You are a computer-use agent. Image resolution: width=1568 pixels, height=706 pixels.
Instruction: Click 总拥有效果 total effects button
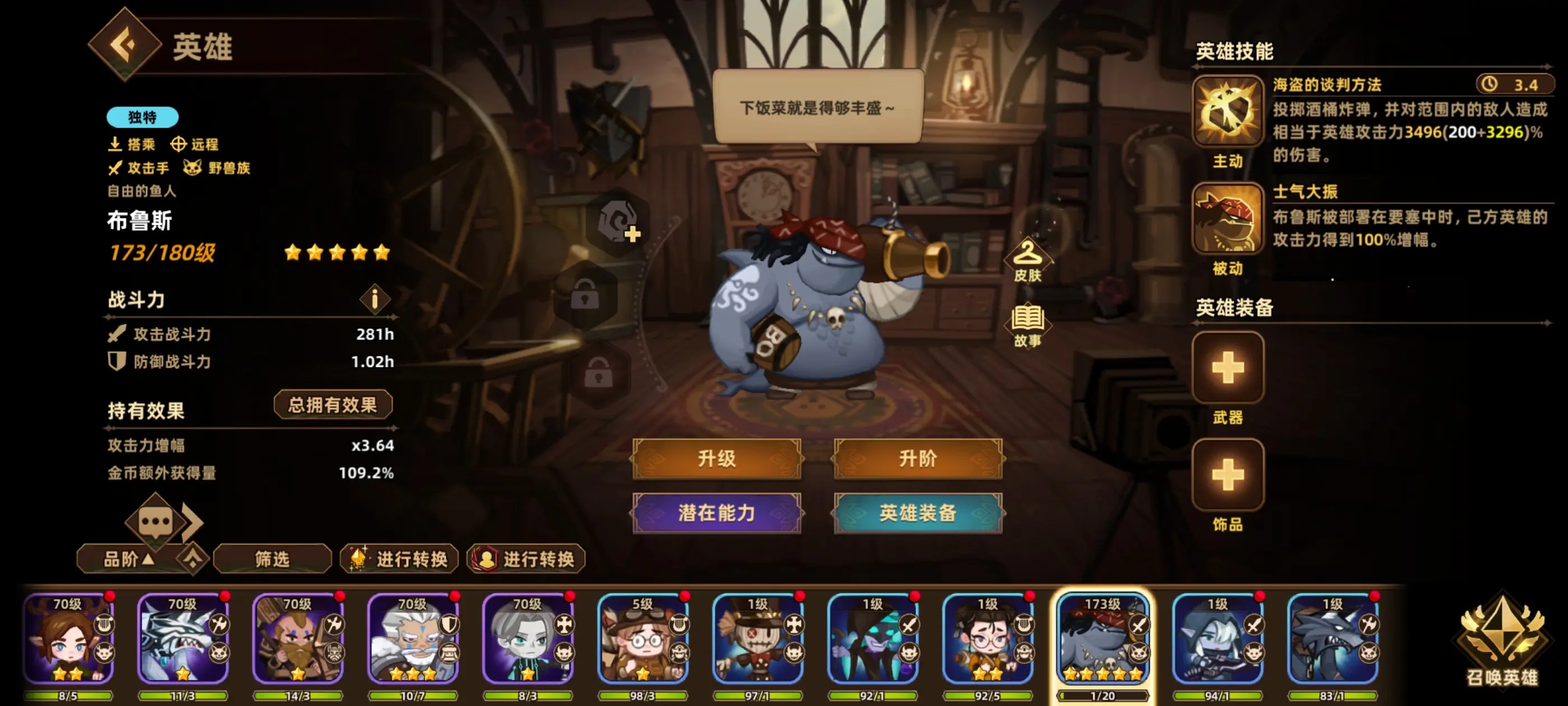pos(333,404)
